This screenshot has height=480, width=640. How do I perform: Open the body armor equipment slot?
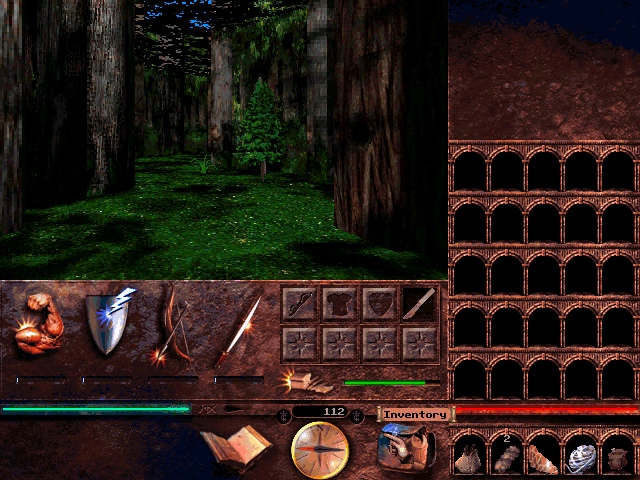340,304
